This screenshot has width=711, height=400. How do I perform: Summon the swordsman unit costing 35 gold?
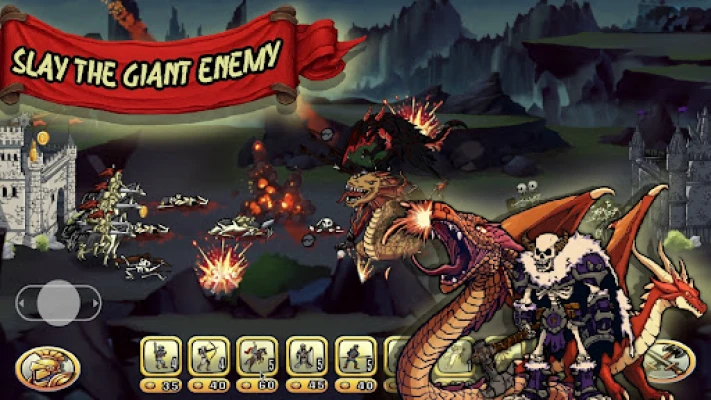click(160, 356)
